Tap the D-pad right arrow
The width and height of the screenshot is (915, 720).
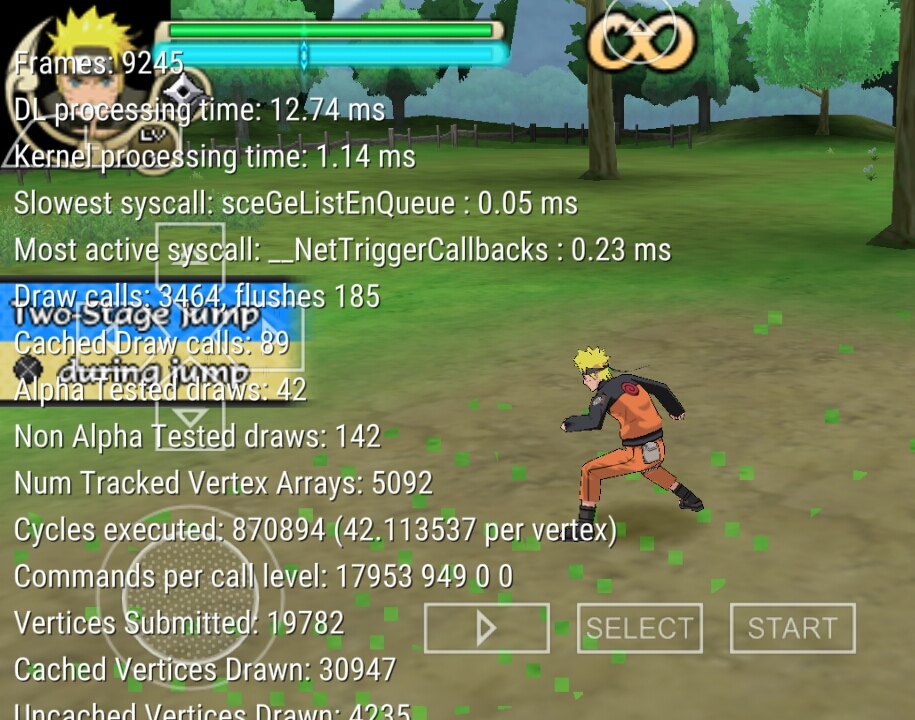[262, 340]
